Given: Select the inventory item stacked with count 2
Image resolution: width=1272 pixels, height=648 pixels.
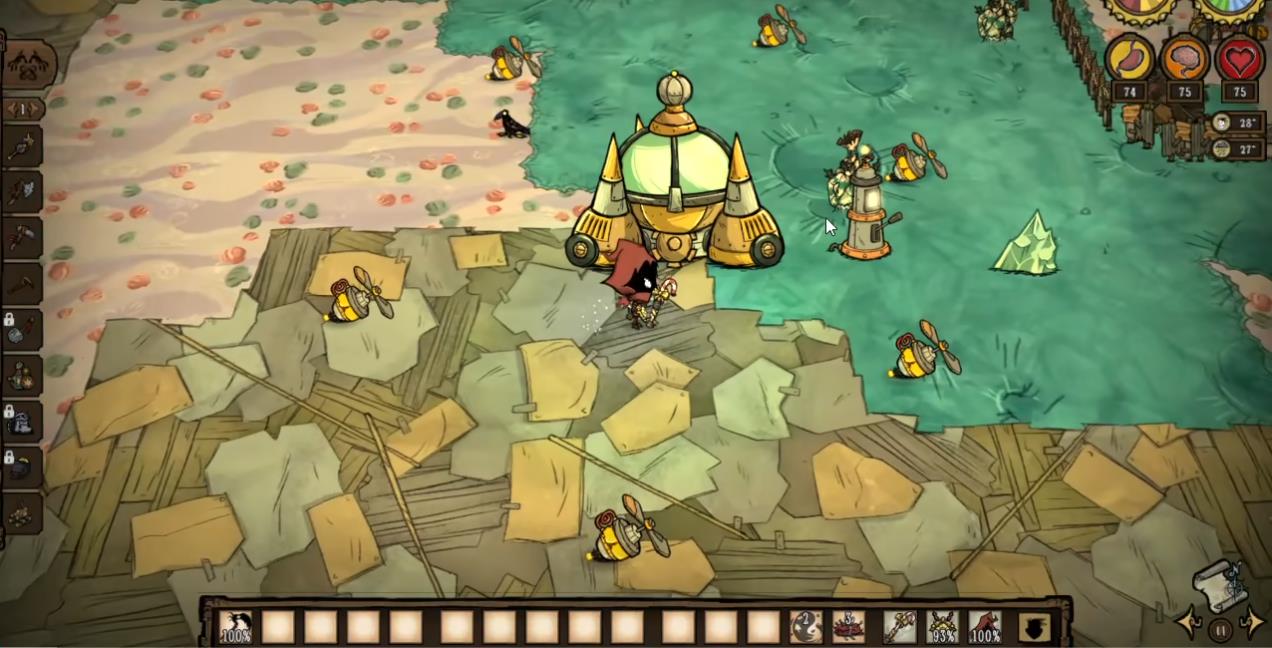Looking at the screenshot, I should pyautogui.click(x=806, y=627).
